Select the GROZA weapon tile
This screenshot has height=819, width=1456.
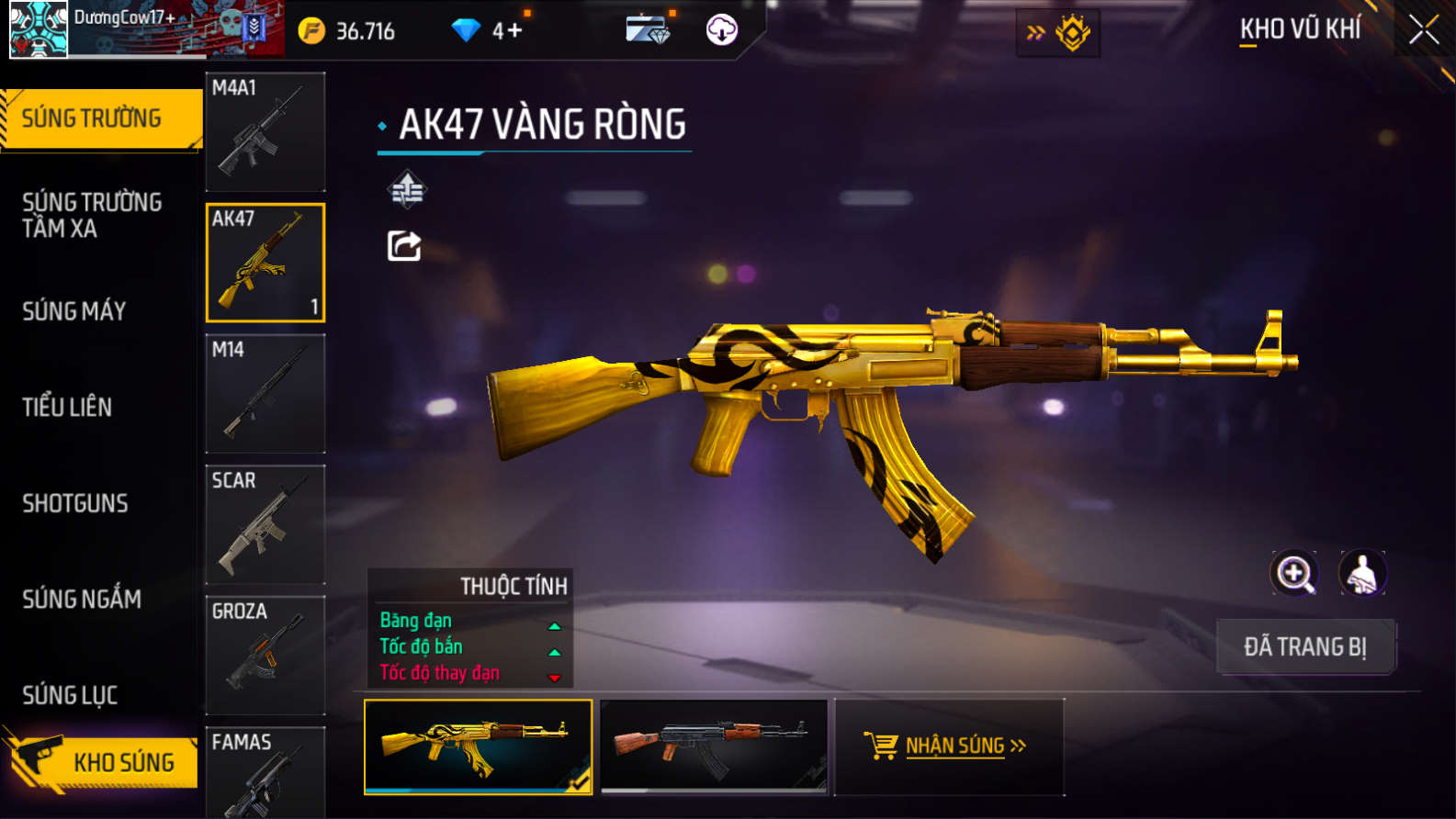click(265, 655)
